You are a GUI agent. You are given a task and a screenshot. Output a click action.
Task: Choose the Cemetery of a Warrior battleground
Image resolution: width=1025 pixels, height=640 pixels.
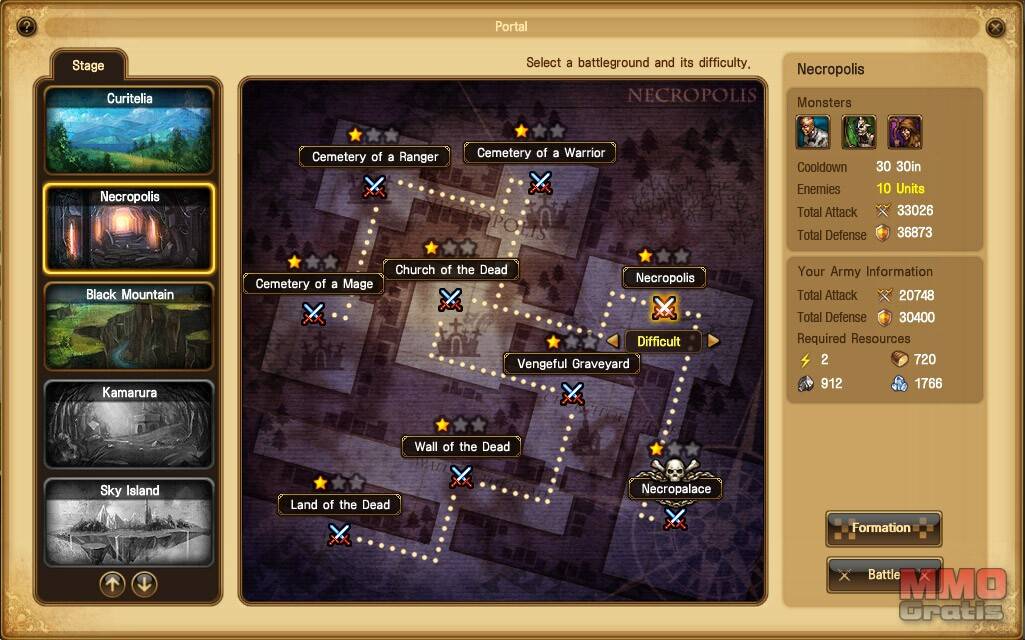[x=540, y=182]
